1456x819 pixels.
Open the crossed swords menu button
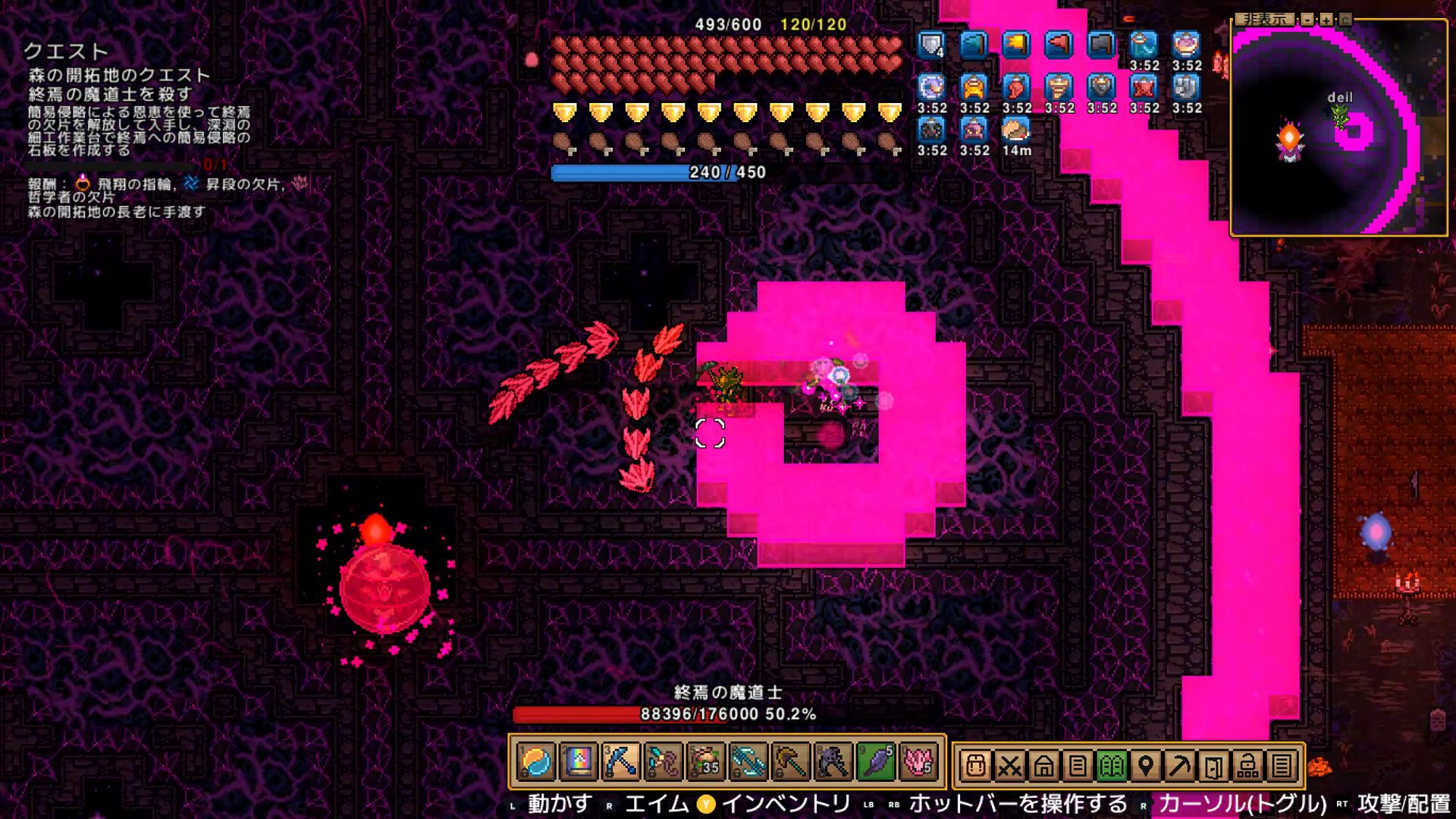(1009, 767)
